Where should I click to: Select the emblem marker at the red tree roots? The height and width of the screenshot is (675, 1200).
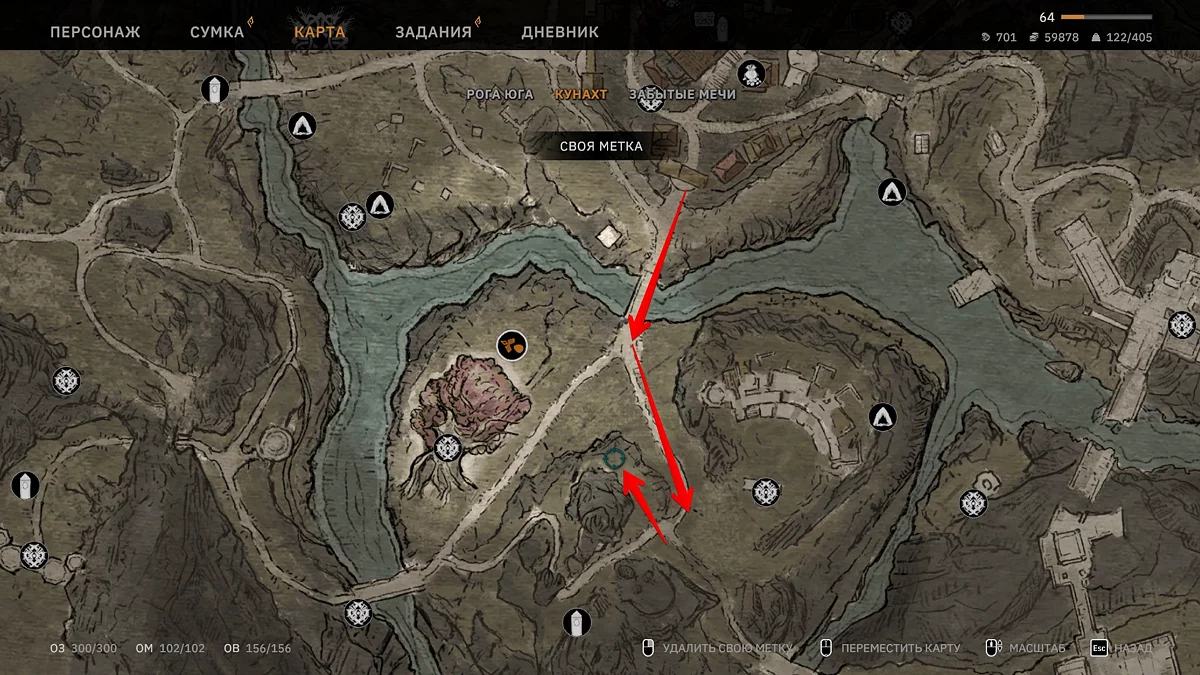tap(447, 447)
